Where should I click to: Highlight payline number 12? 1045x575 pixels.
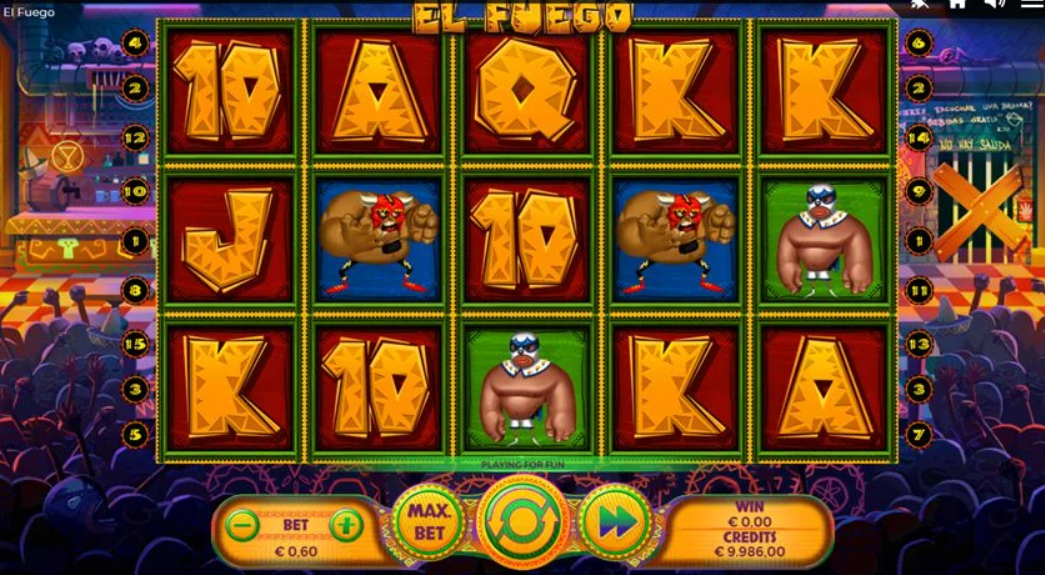[135, 137]
